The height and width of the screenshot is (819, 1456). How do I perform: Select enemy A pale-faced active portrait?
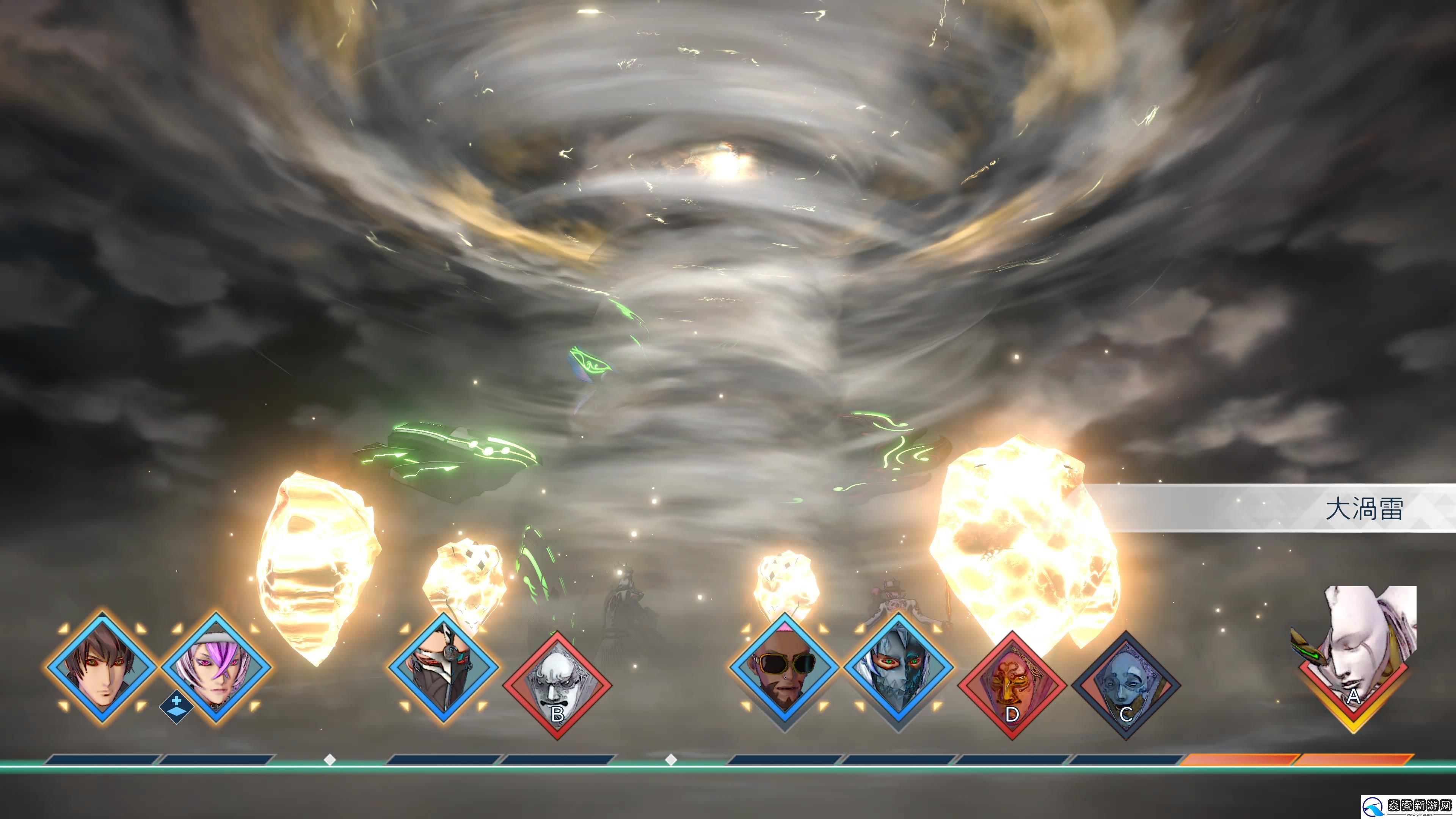pyautogui.click(x=1354, y=656)
